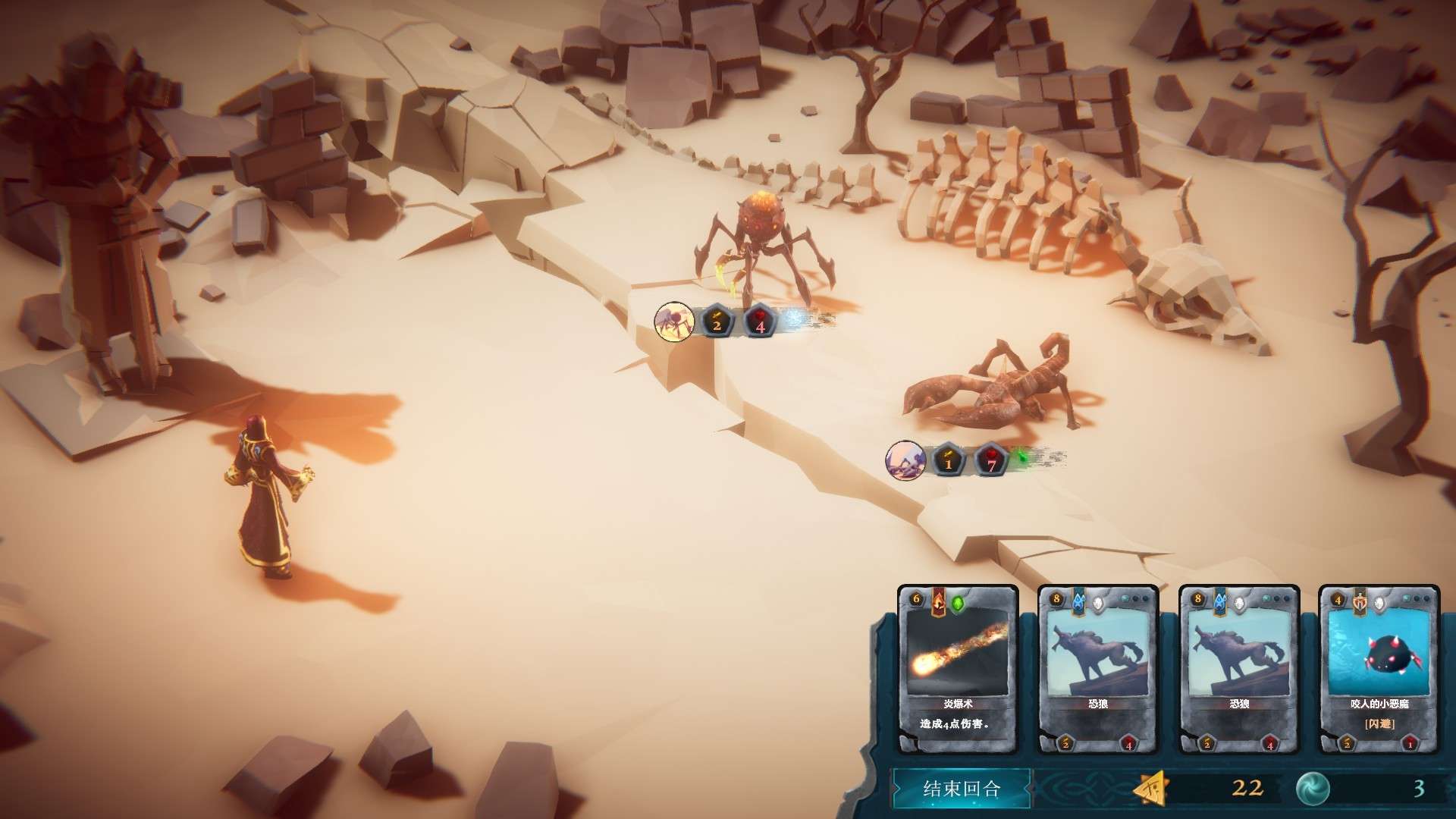1456x819 pixels.
Task: Select the scorpion enemy portrait icon
Action: tap(905, 460)
